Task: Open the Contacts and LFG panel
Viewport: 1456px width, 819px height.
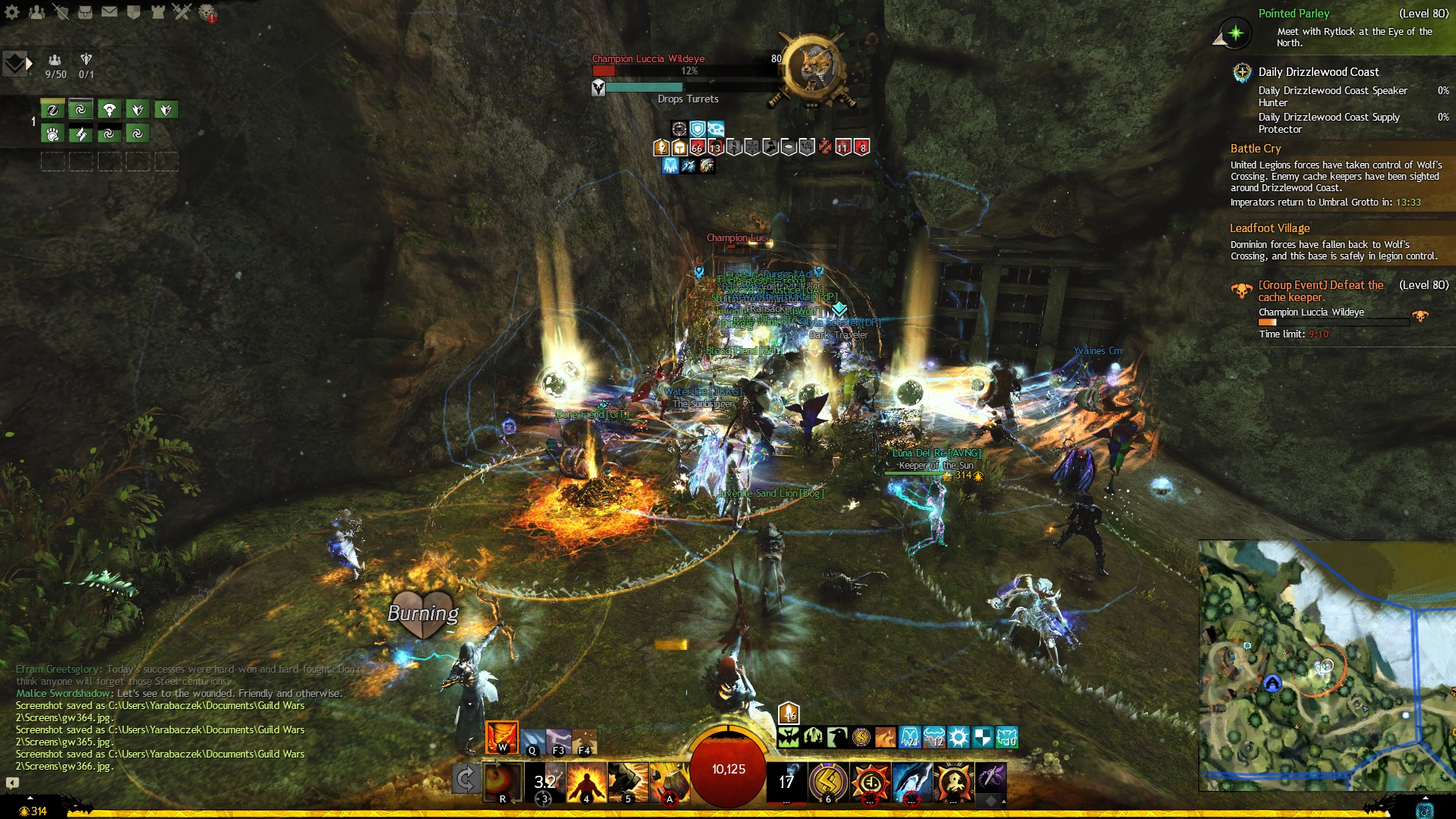Action: point(36,12)
